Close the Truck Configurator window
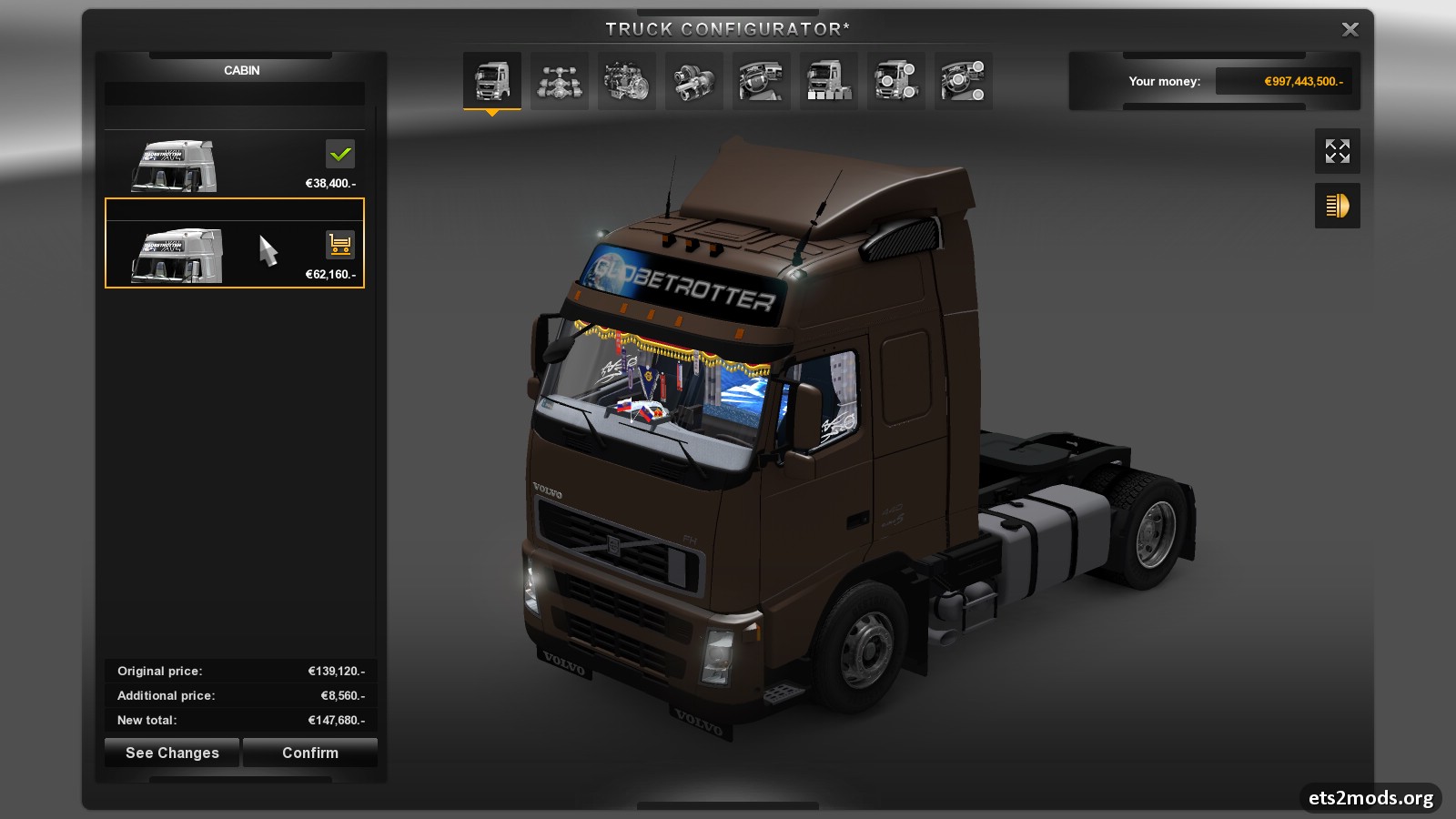The height and width of the screenshot is (819, 1456). [x=1350, y=30]
